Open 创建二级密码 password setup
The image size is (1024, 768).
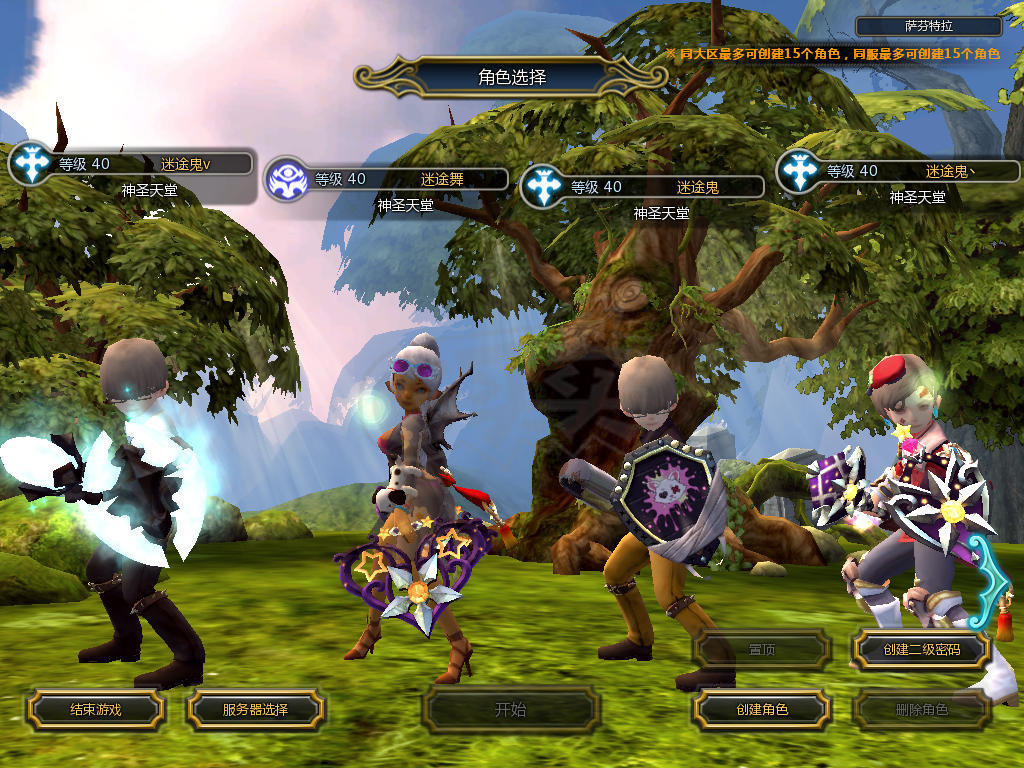click(921, 650)
